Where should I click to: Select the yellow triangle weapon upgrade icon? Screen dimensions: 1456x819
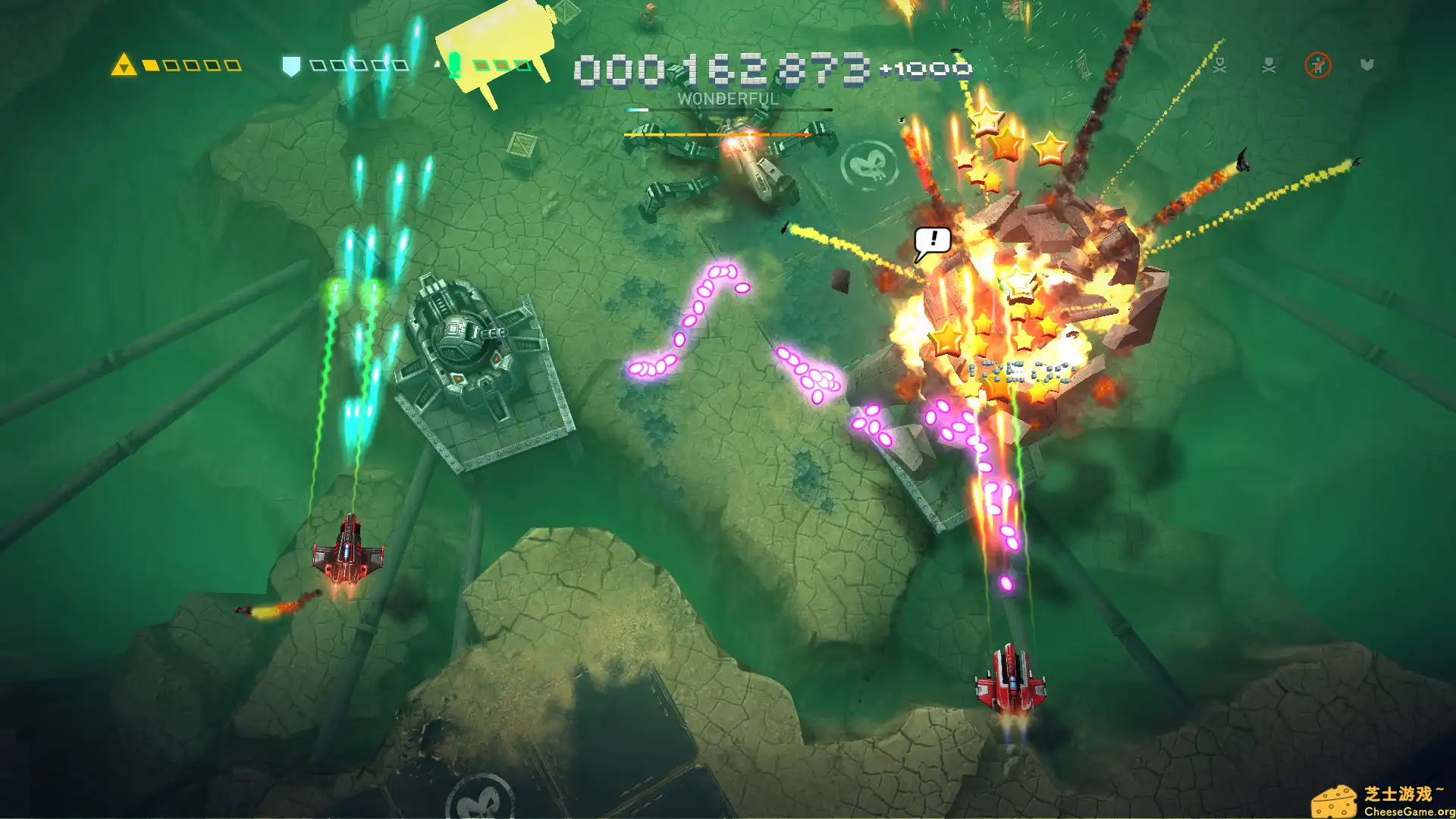pos(124,64)
